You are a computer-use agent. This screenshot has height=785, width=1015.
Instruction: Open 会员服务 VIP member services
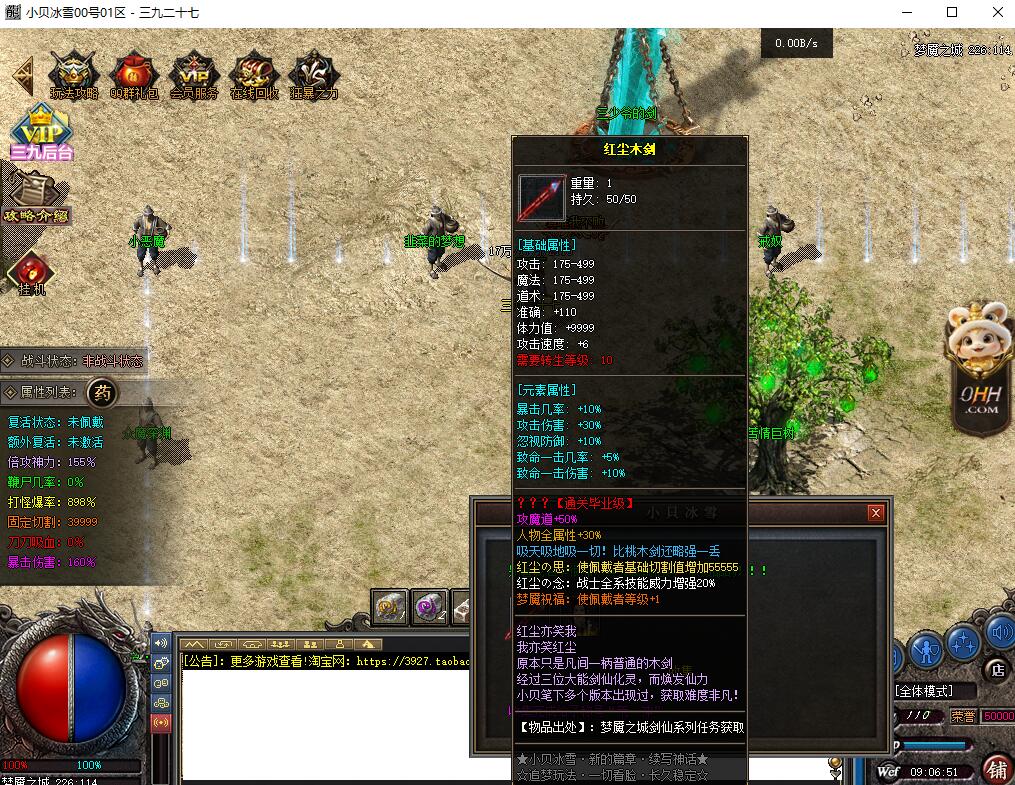tap(194, 75)
